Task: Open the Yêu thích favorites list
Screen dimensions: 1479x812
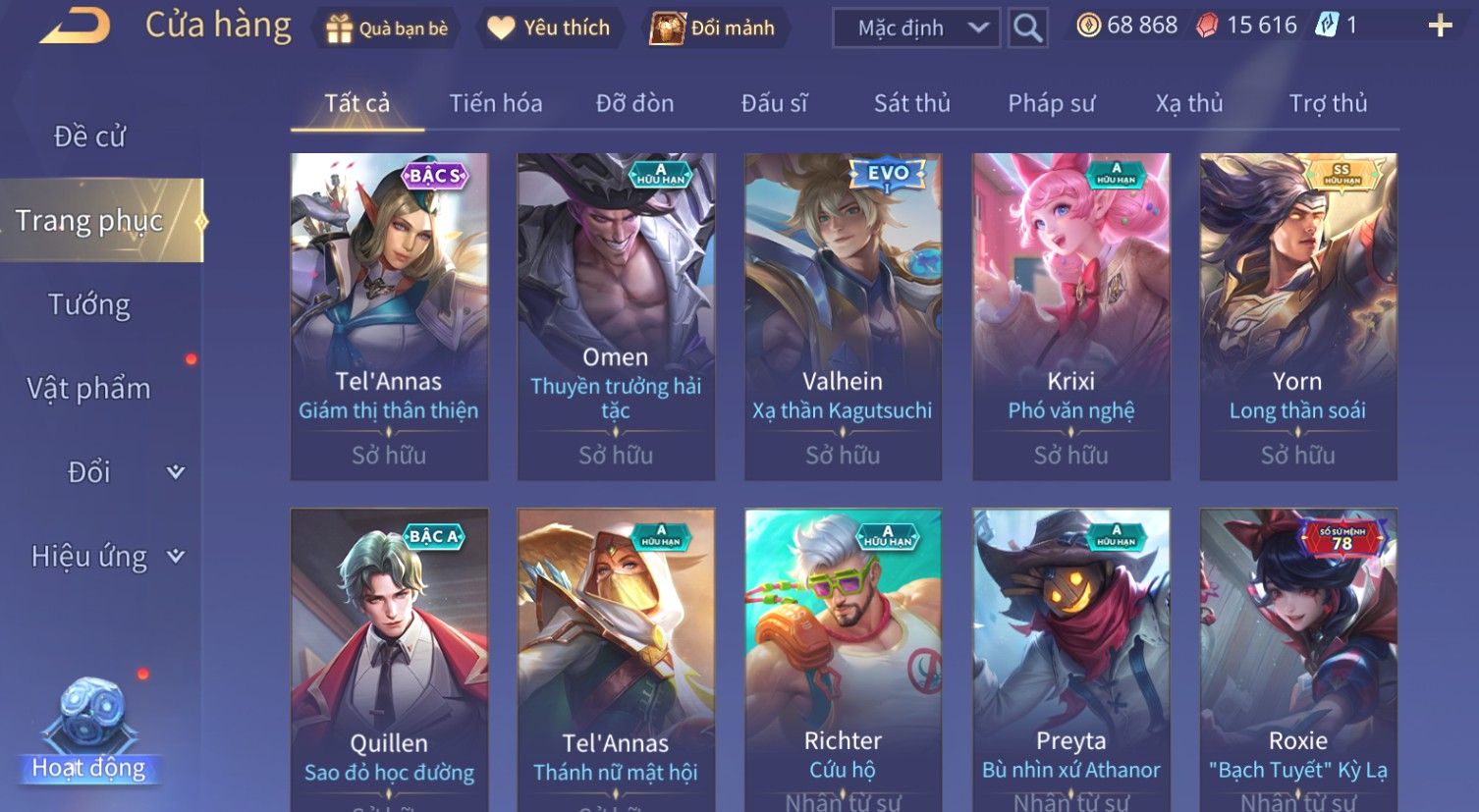Action: 550,28
